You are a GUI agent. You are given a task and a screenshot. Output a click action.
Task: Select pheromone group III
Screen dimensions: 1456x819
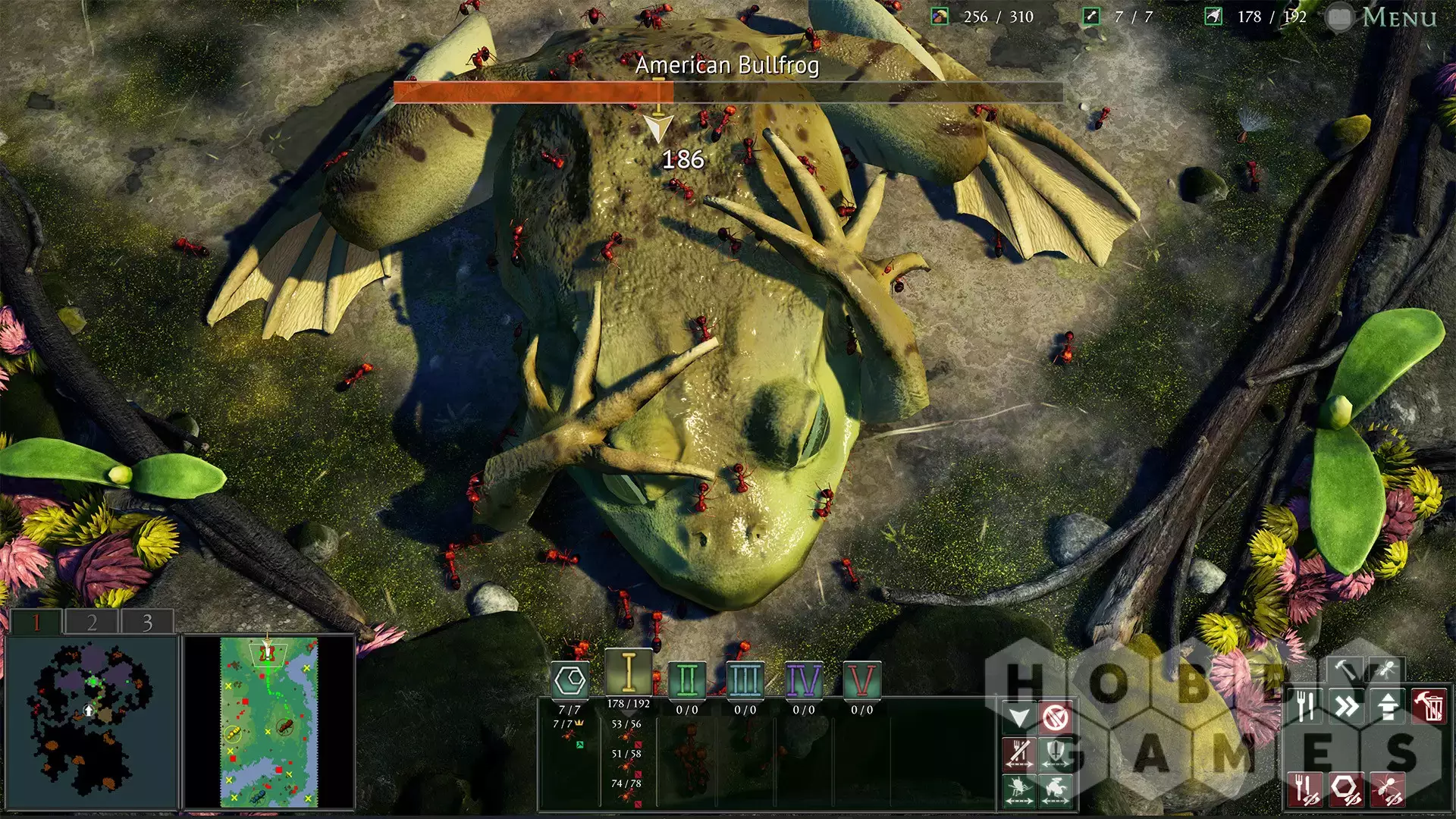(x=745, y=680)
